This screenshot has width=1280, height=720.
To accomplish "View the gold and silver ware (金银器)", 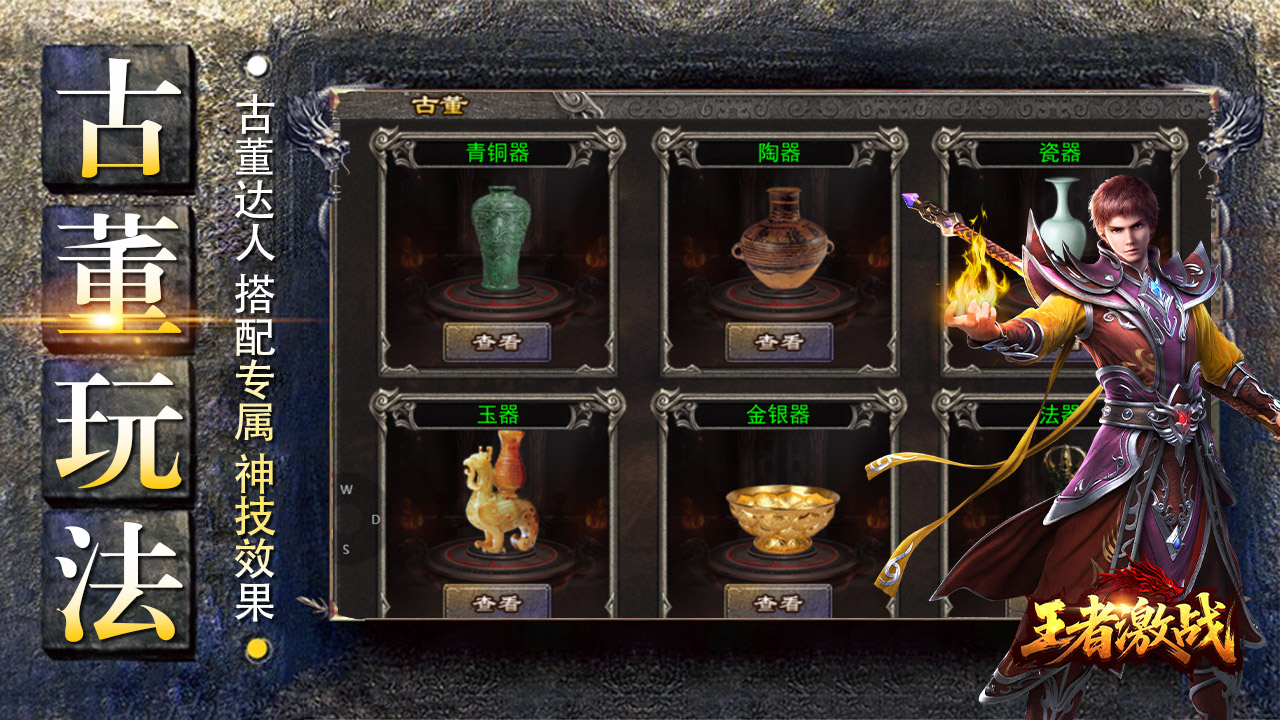I will [x=779, y=602].
